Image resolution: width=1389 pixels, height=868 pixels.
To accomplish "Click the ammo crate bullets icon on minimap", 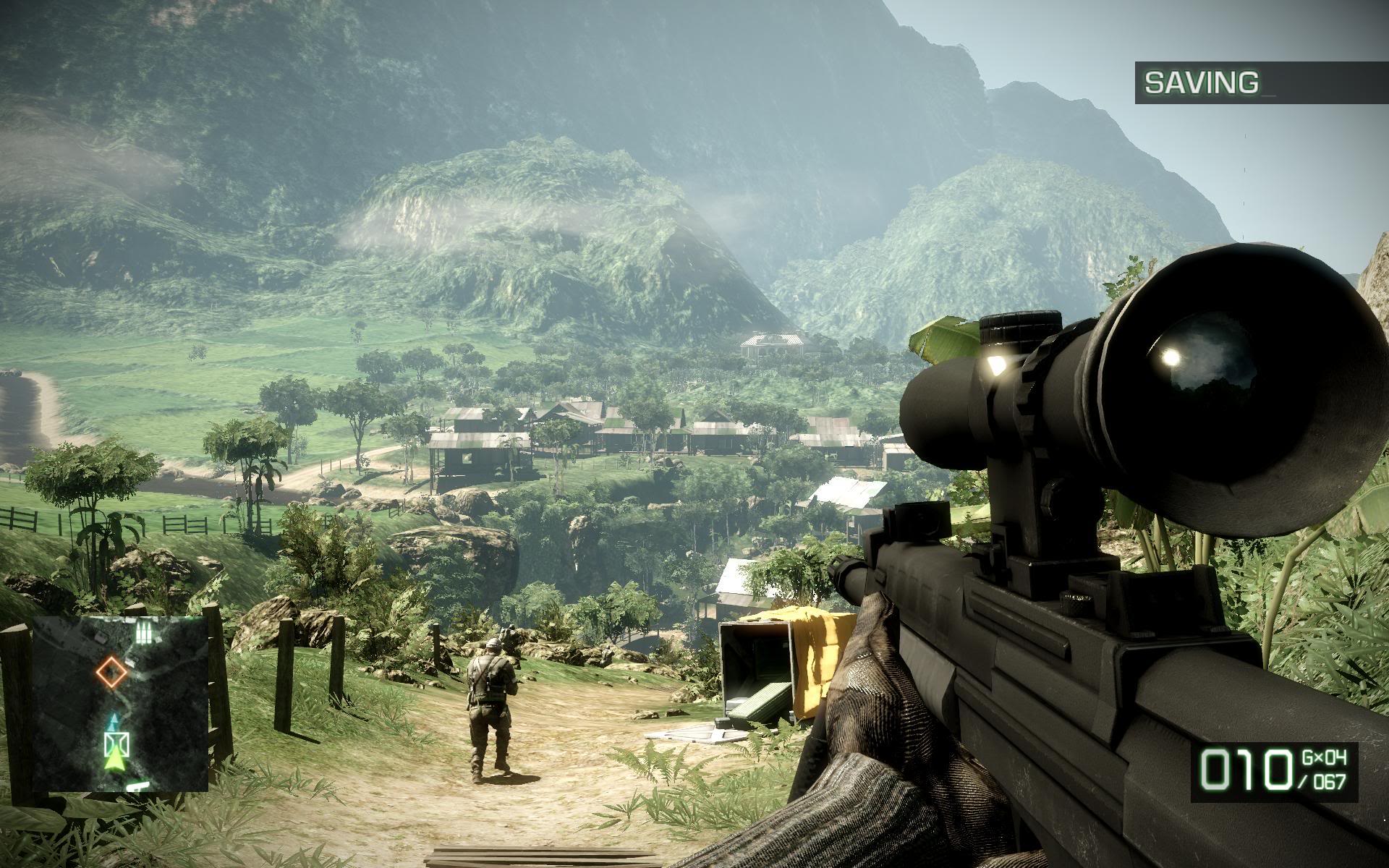I will coord(144,634).
